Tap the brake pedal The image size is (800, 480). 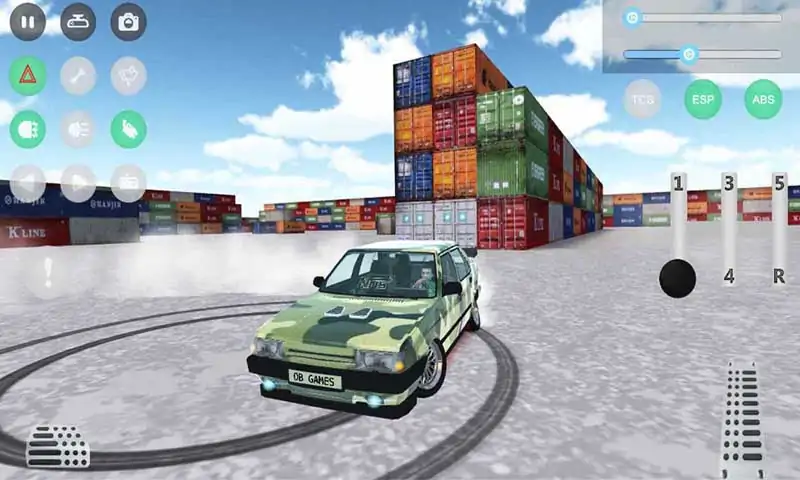click(x=57, y=447)
